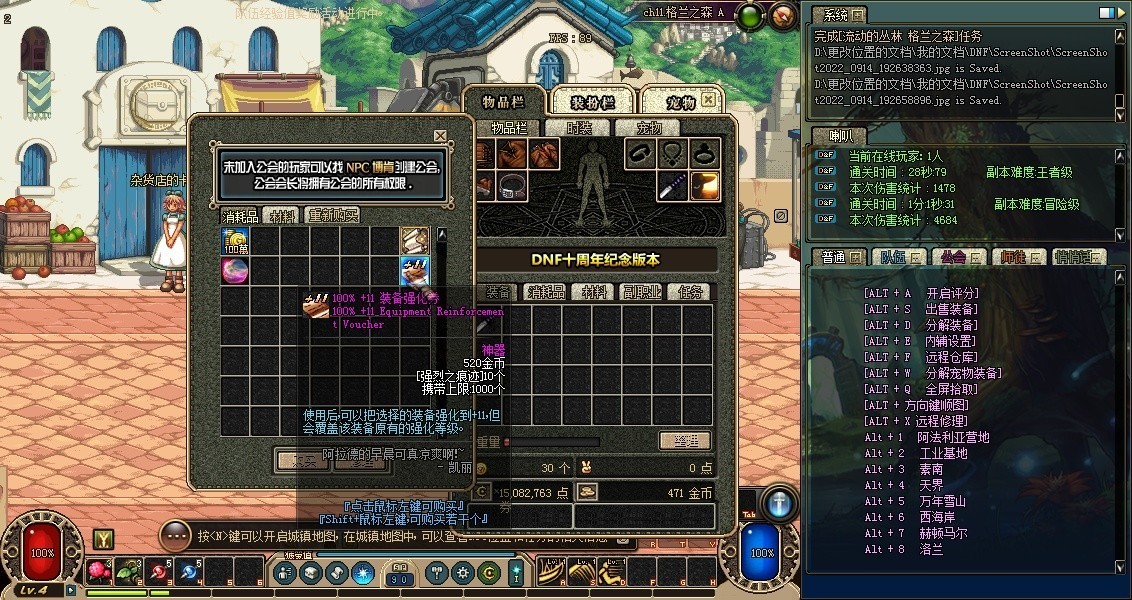The width and height of the screenshot is (1132, 600).
Task: Use the red flower potion quick slot
Action: pyautogui.click(x=99, y=572)
